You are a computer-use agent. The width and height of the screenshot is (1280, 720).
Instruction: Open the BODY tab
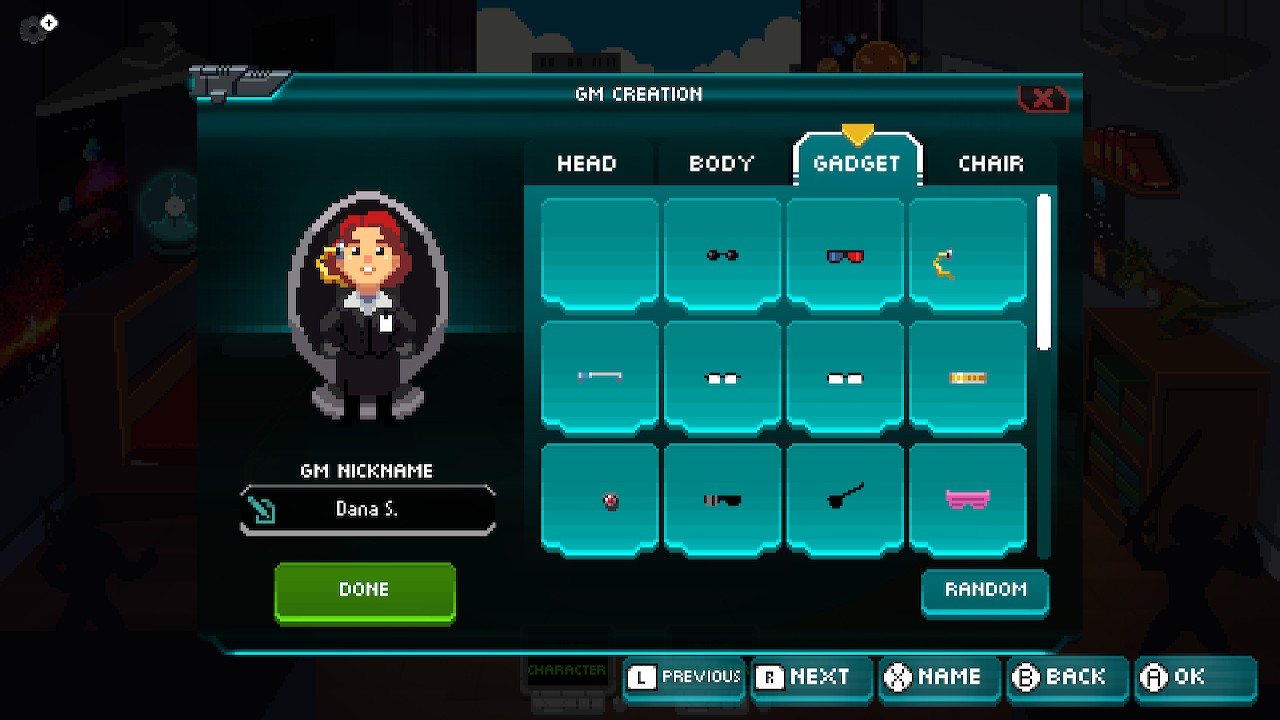click(721, 163)
